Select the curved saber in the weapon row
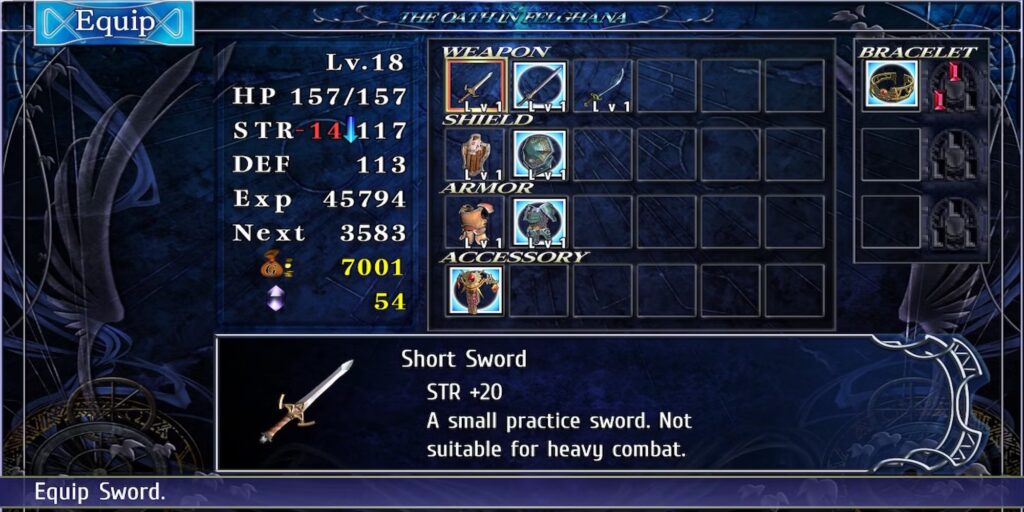The width and height of the screenshot is (1024, 512). [604, 86]
